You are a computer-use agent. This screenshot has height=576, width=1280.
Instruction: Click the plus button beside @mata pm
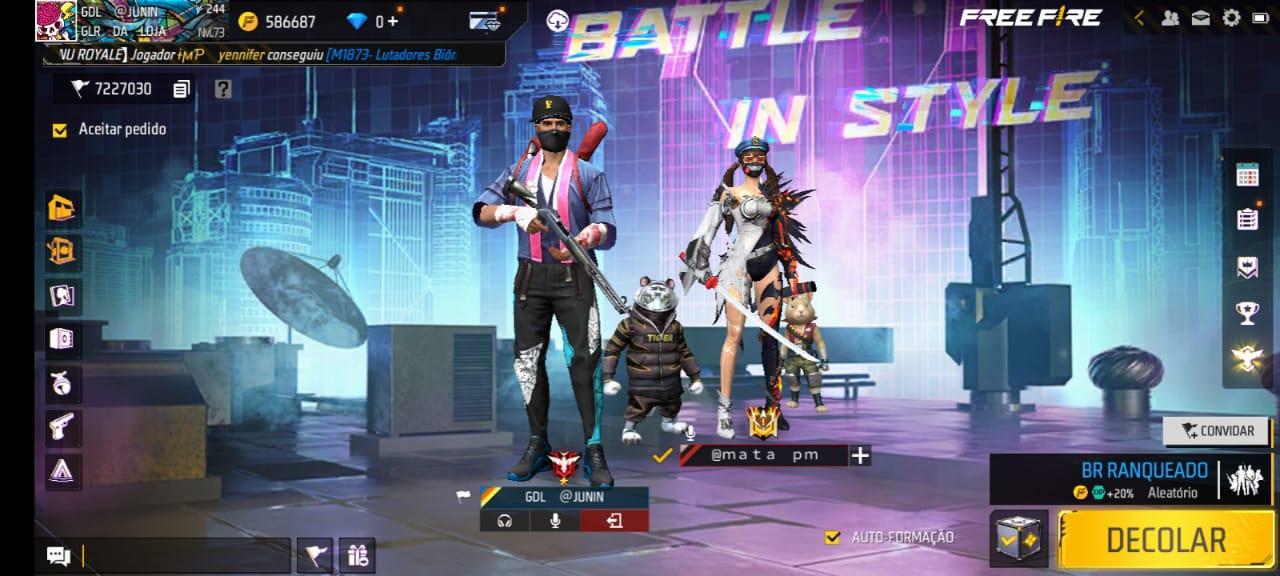click(860, 455)
